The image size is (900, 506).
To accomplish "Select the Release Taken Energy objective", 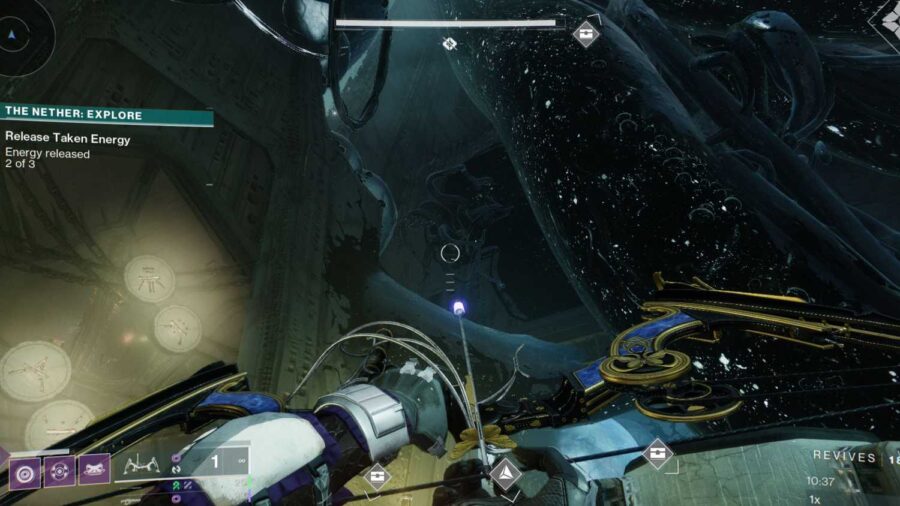I will (x=68, y=139).
